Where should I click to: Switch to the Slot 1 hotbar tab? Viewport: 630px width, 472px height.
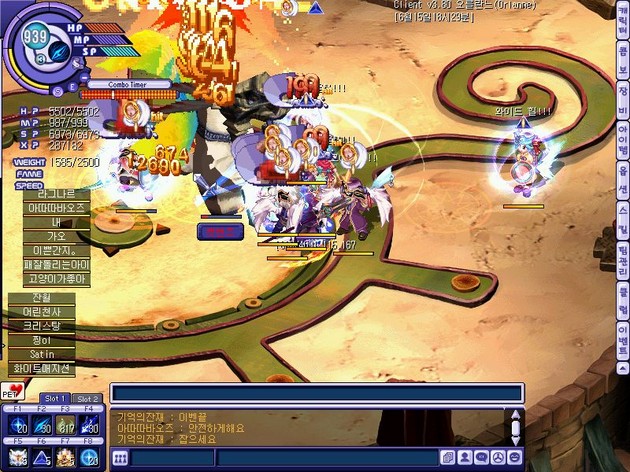(55, 399)
